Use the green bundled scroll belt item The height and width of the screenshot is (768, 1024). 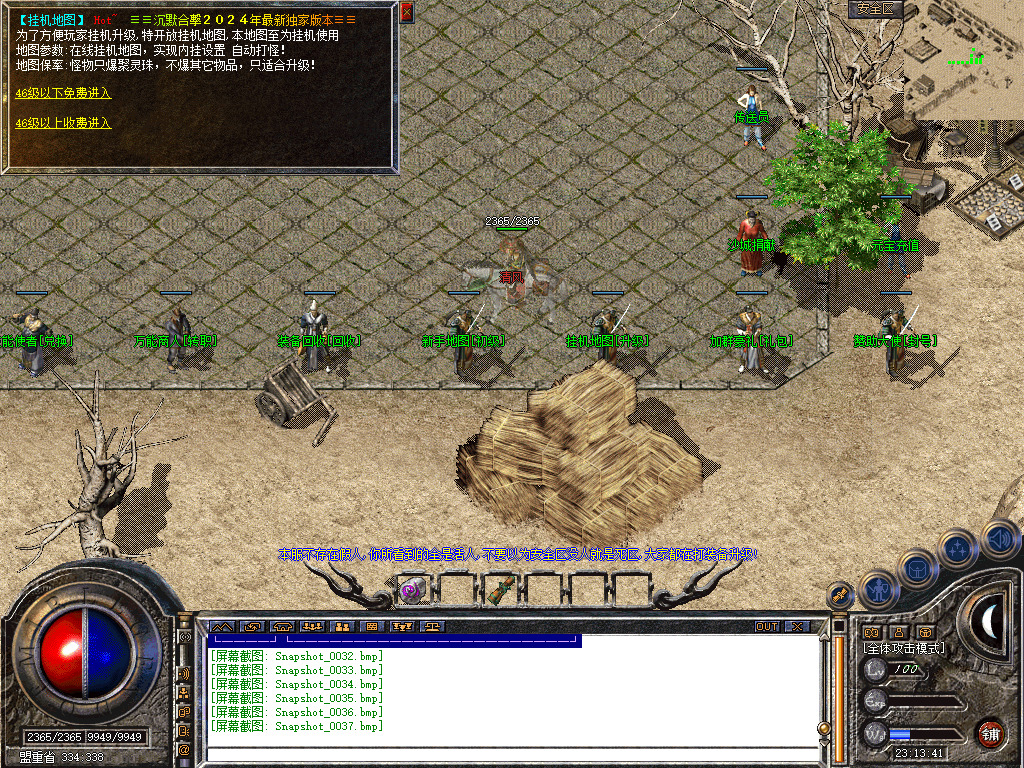point(497,591)
